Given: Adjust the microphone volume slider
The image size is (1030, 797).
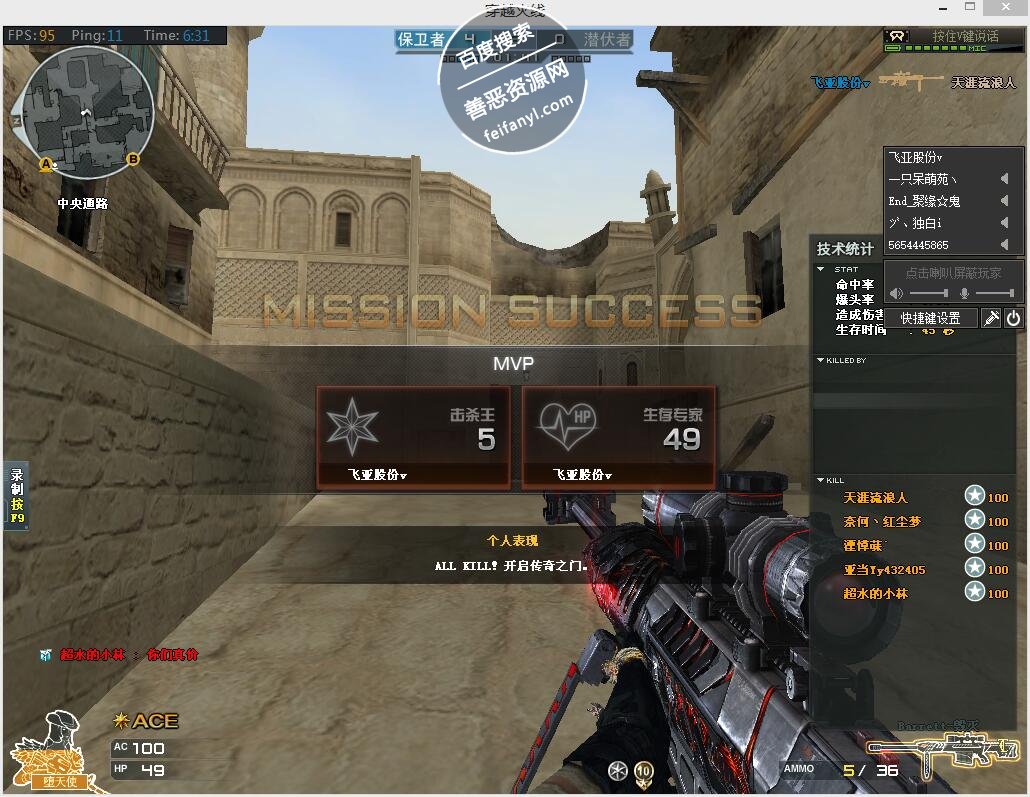Looking at the screenshot, I should 994,293.
